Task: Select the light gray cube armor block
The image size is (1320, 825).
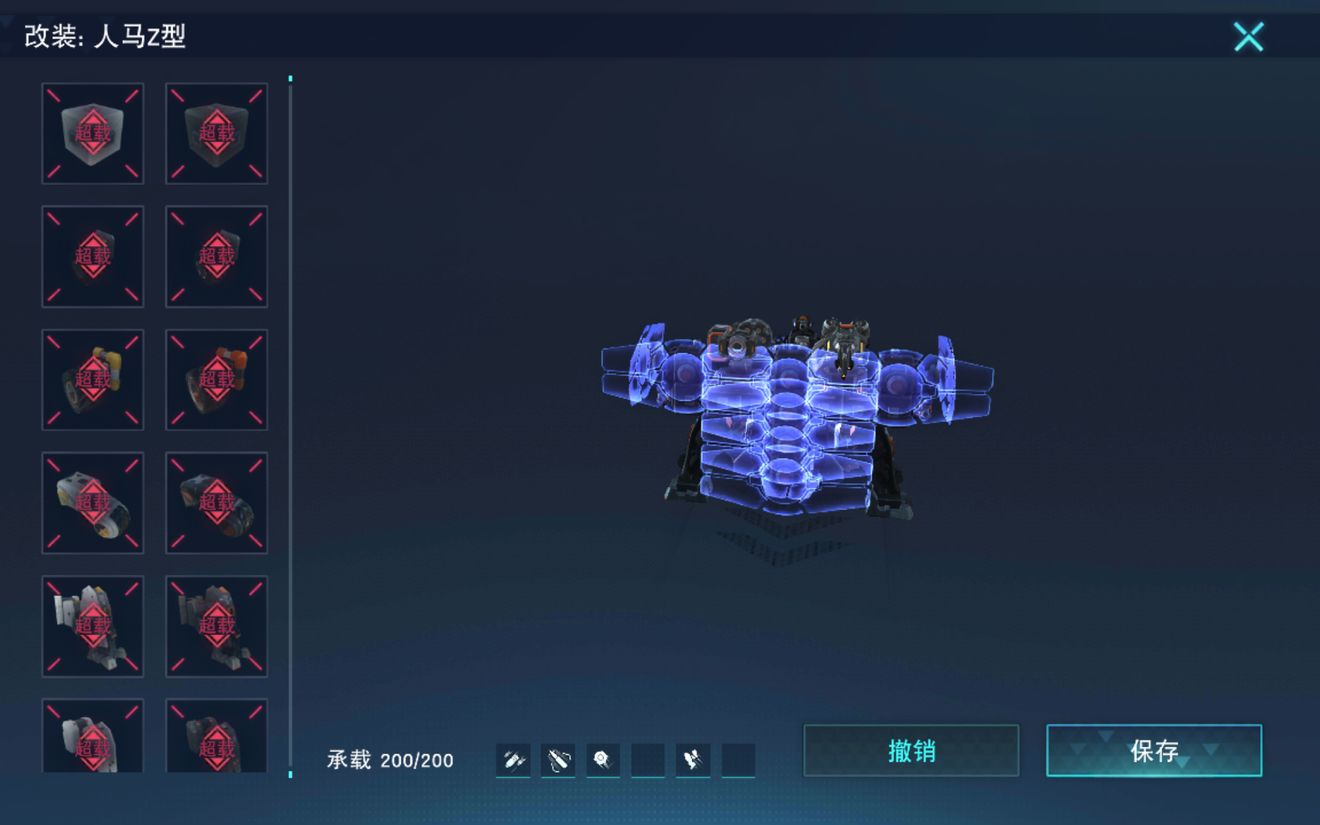Action: [x=93, y=133]
